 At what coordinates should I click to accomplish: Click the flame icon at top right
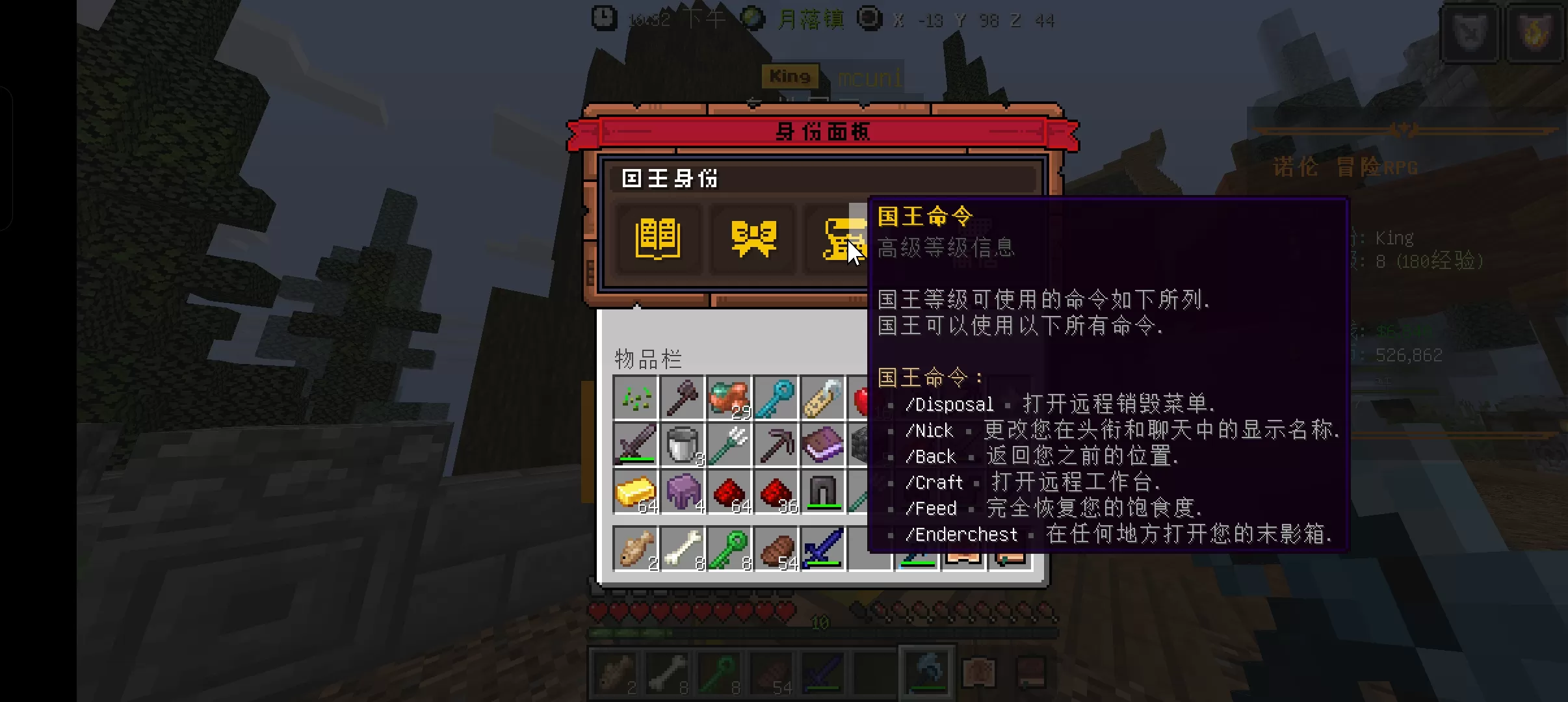(x=1536, y=34)
